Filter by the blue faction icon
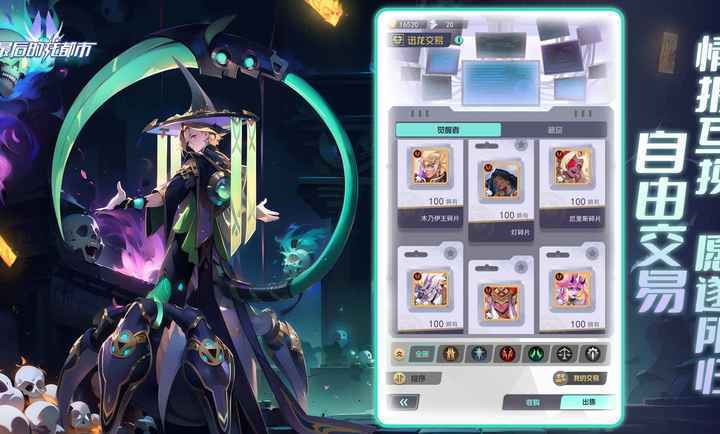The width and height of the screenshot is (720, 434). click(x=480, y=353)
